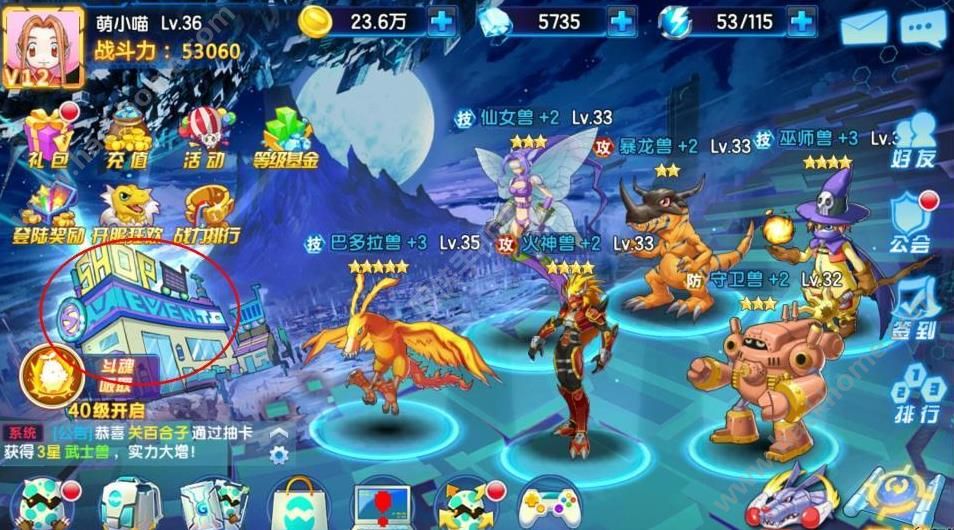
Task: Show the 战力排行 power ranking
Action: [x=210, y=215]
